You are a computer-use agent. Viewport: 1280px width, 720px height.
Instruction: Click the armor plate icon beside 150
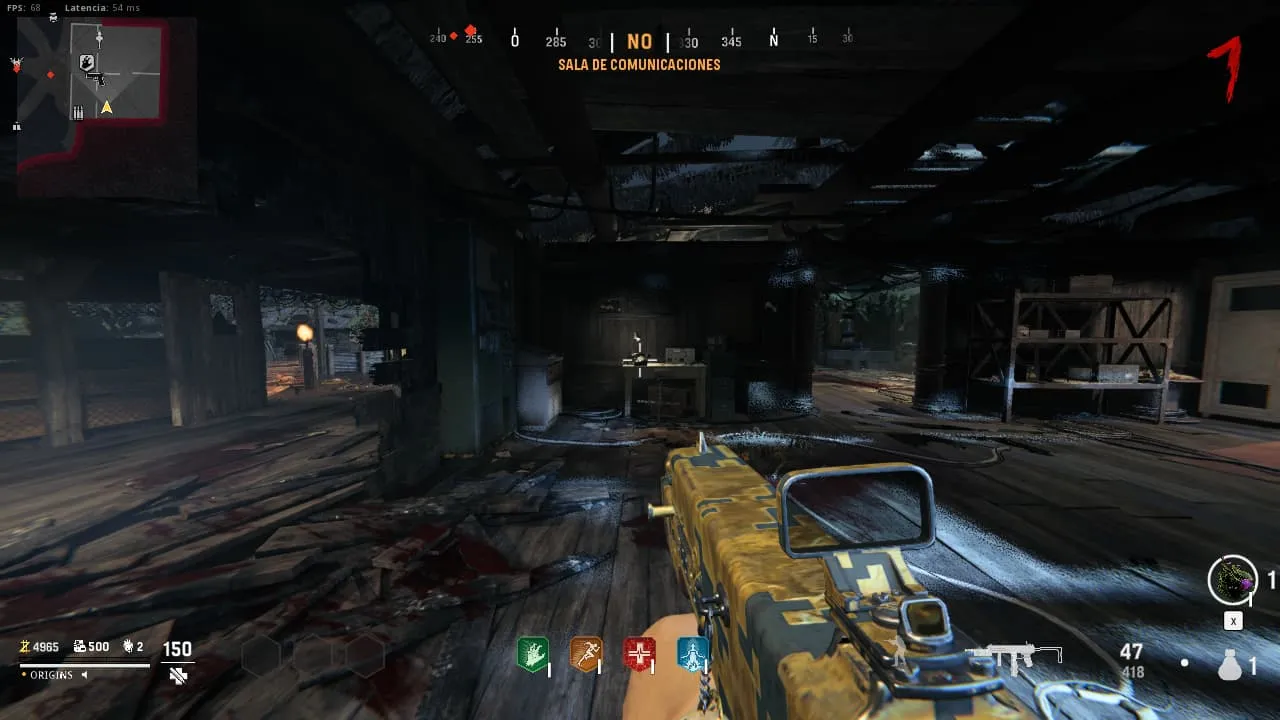[x=178, y=675]
